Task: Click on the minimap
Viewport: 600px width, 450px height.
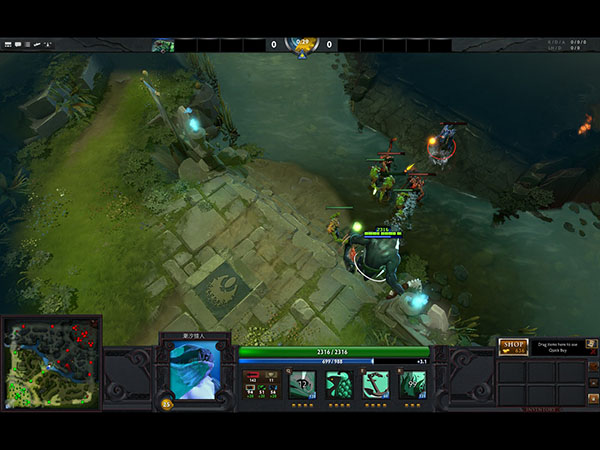Action: 51,362
